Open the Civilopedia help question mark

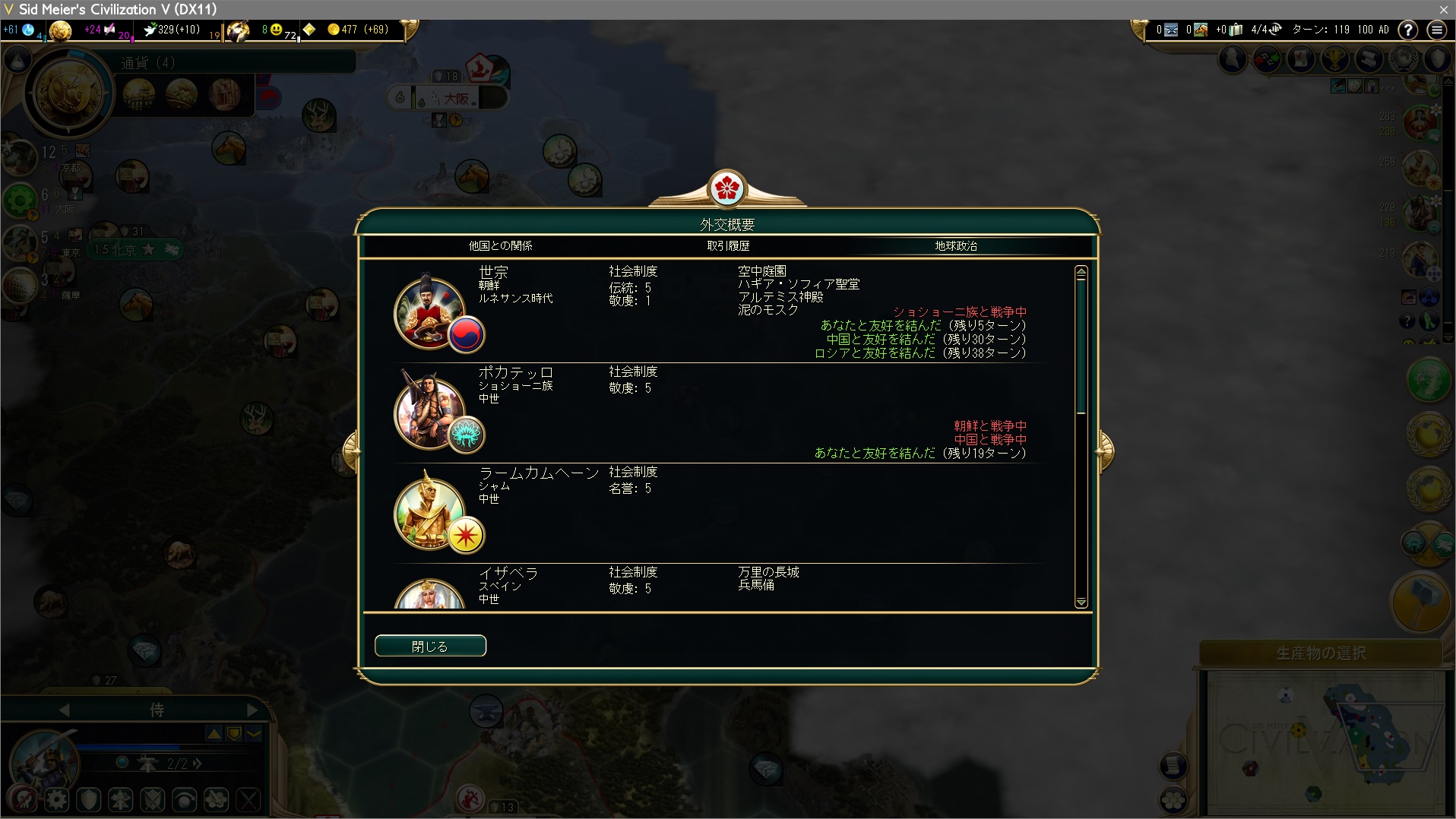click(1408, 30)
